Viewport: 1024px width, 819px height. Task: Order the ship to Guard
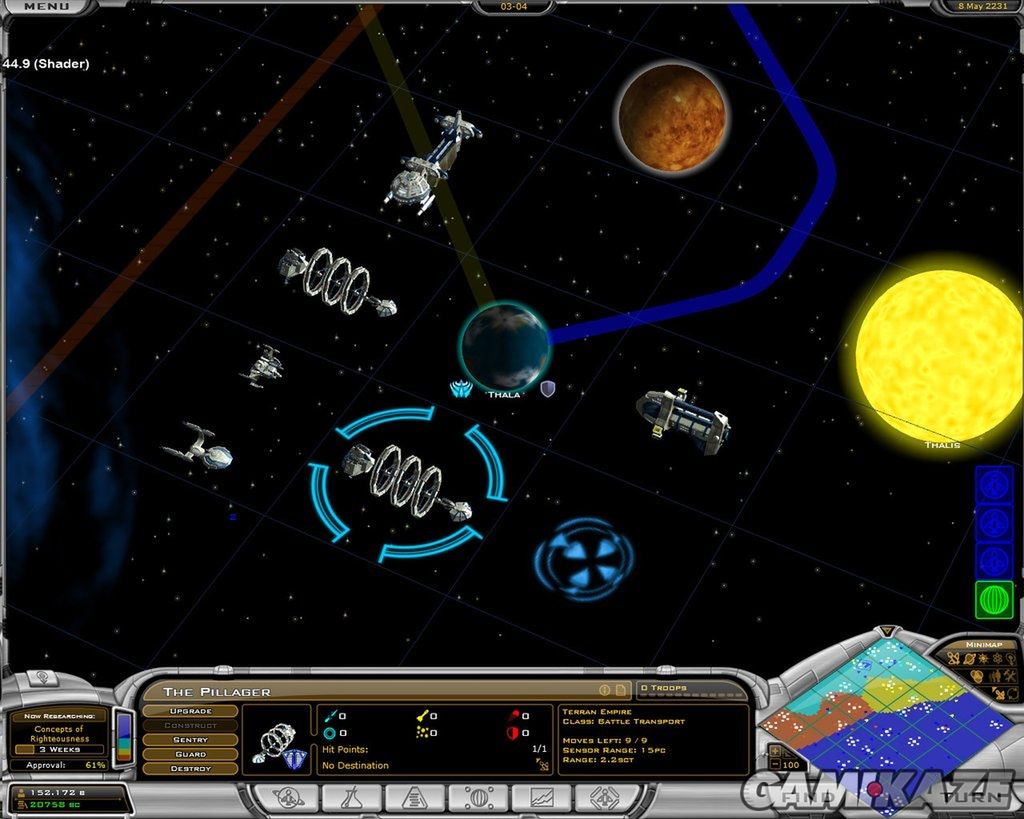click(x=190, y=754)
